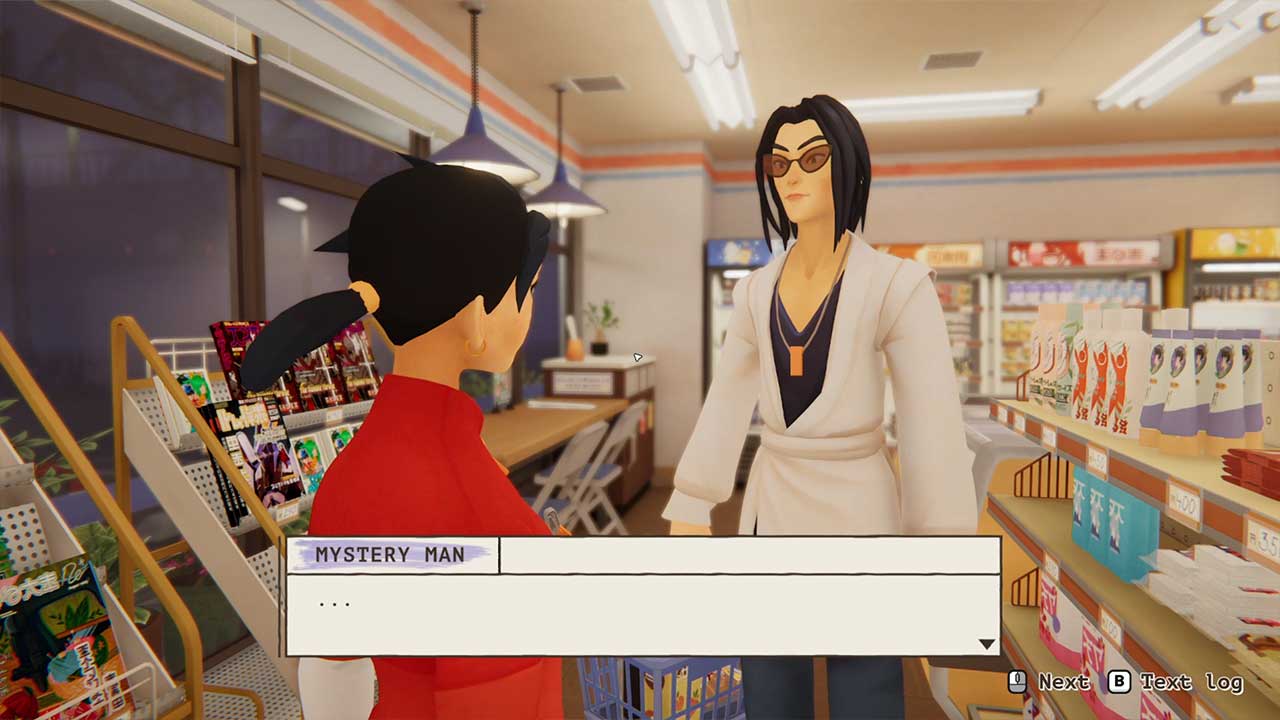This screenshot has width=1280, height=720.
Task: Click the Mystery Man dialogue text box
Action: [642, 614]
